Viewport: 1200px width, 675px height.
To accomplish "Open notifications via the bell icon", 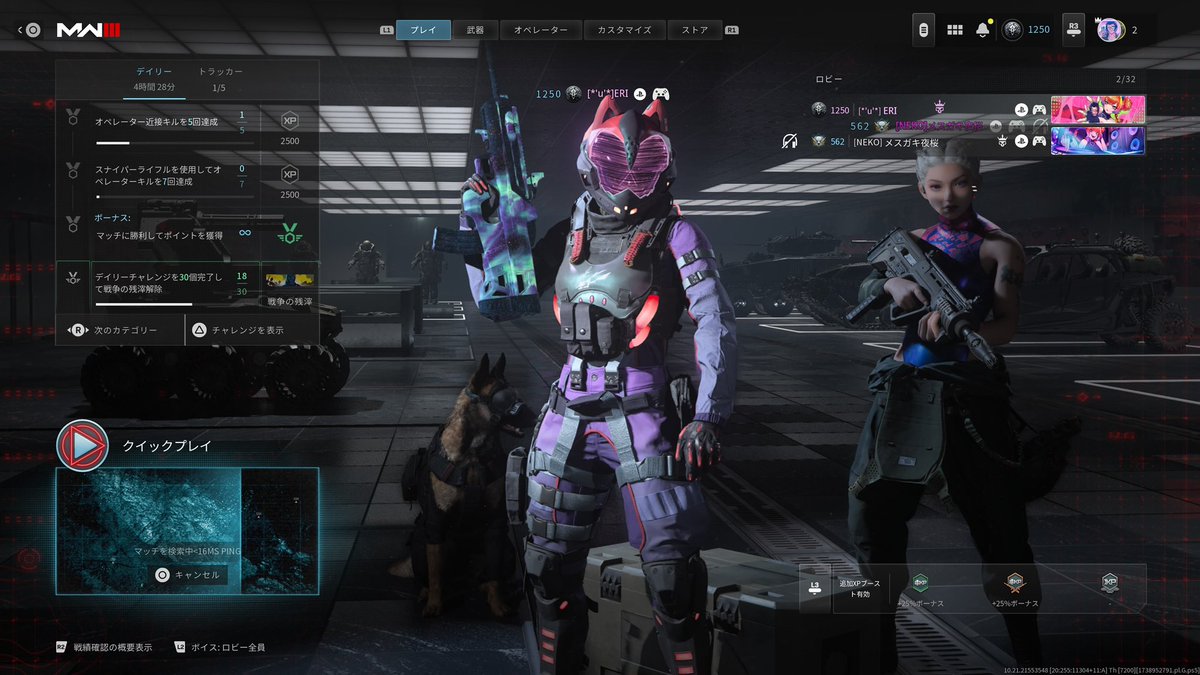I will (982, 30).
